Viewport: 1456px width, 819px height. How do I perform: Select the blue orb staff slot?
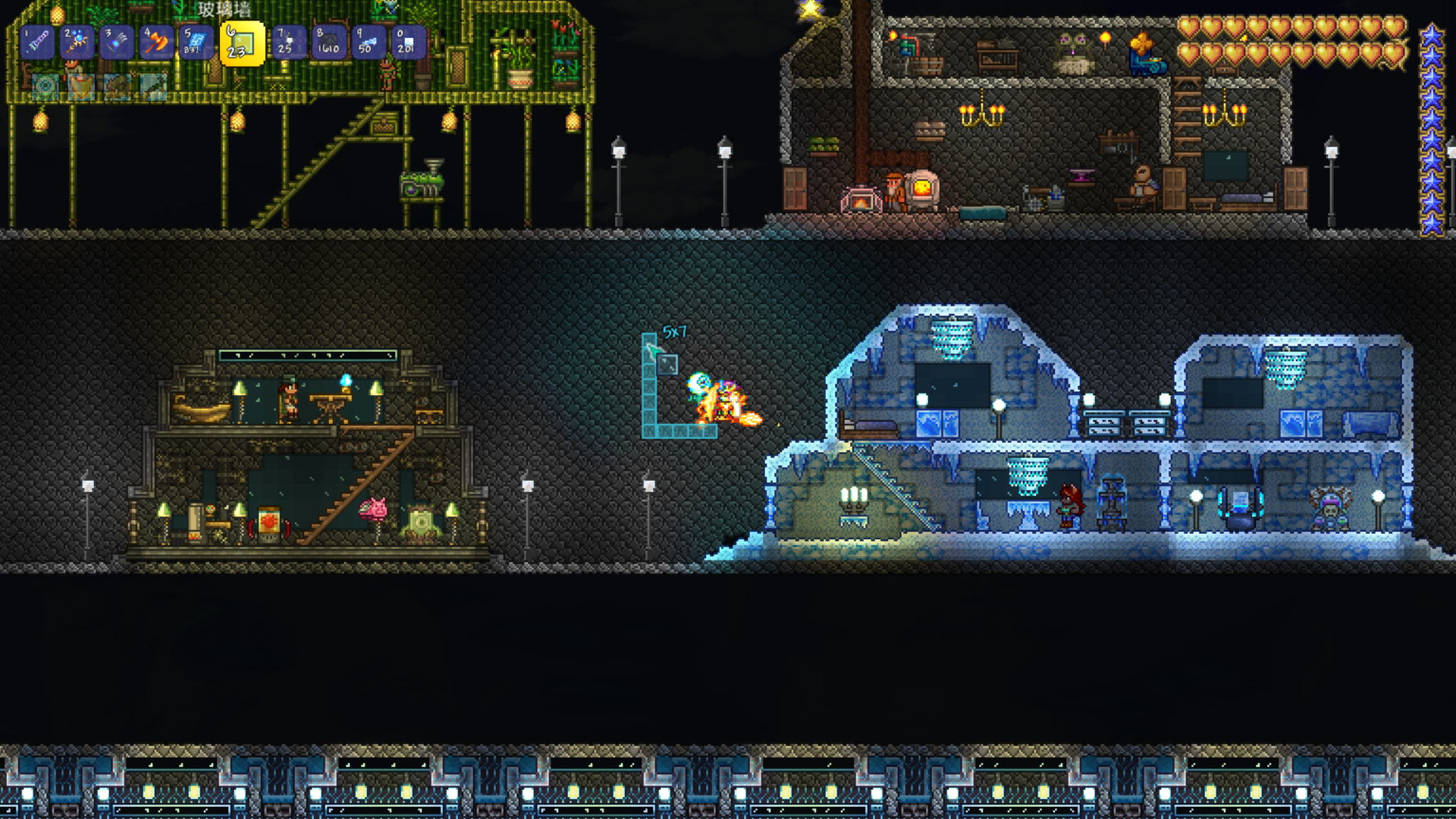coord(77,42)
